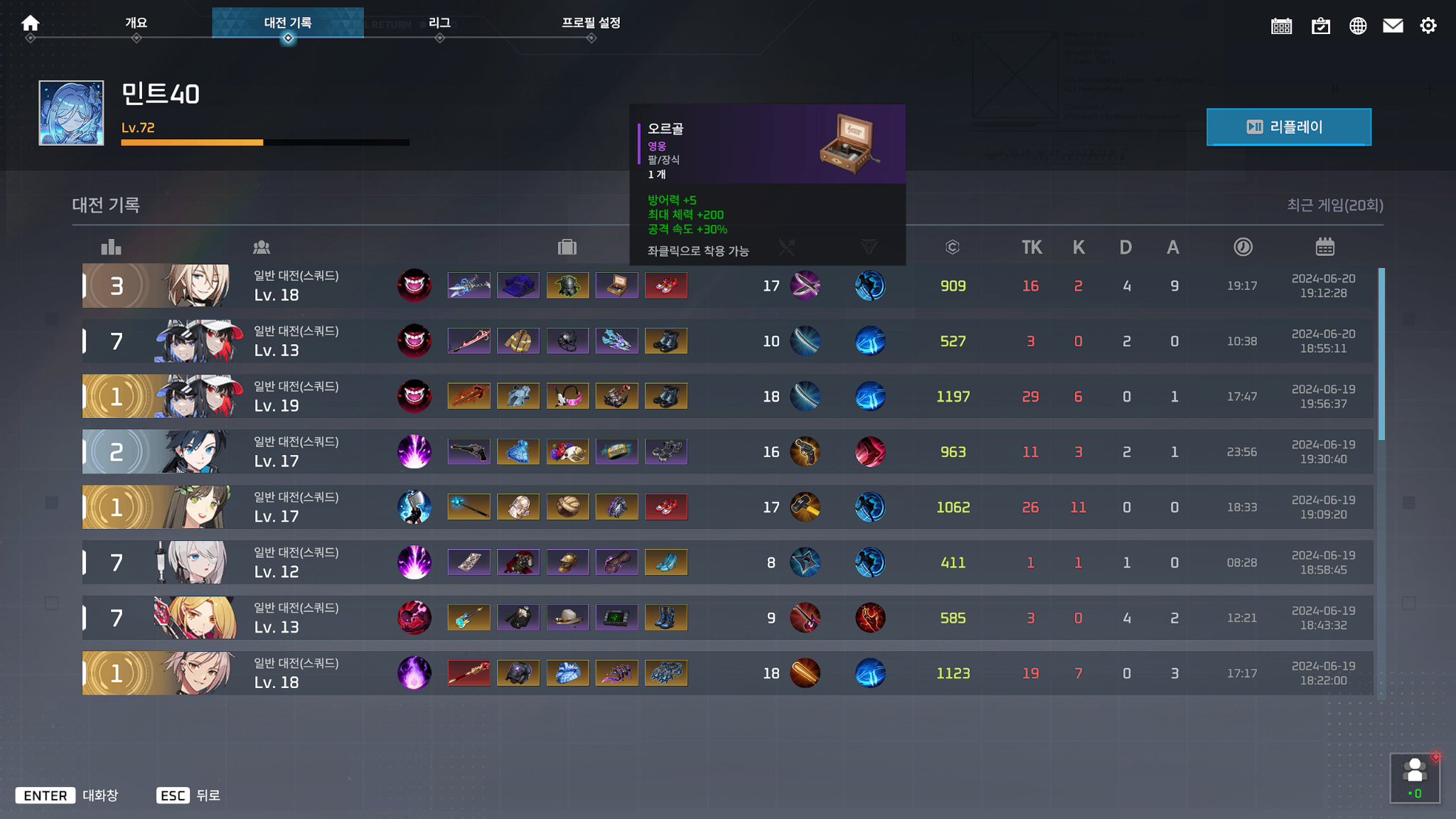Image resolution: width=1456 pixels, height=819 pixels.
Task: Open the match row with 29:56 placement 2
Action: [727, 452]
